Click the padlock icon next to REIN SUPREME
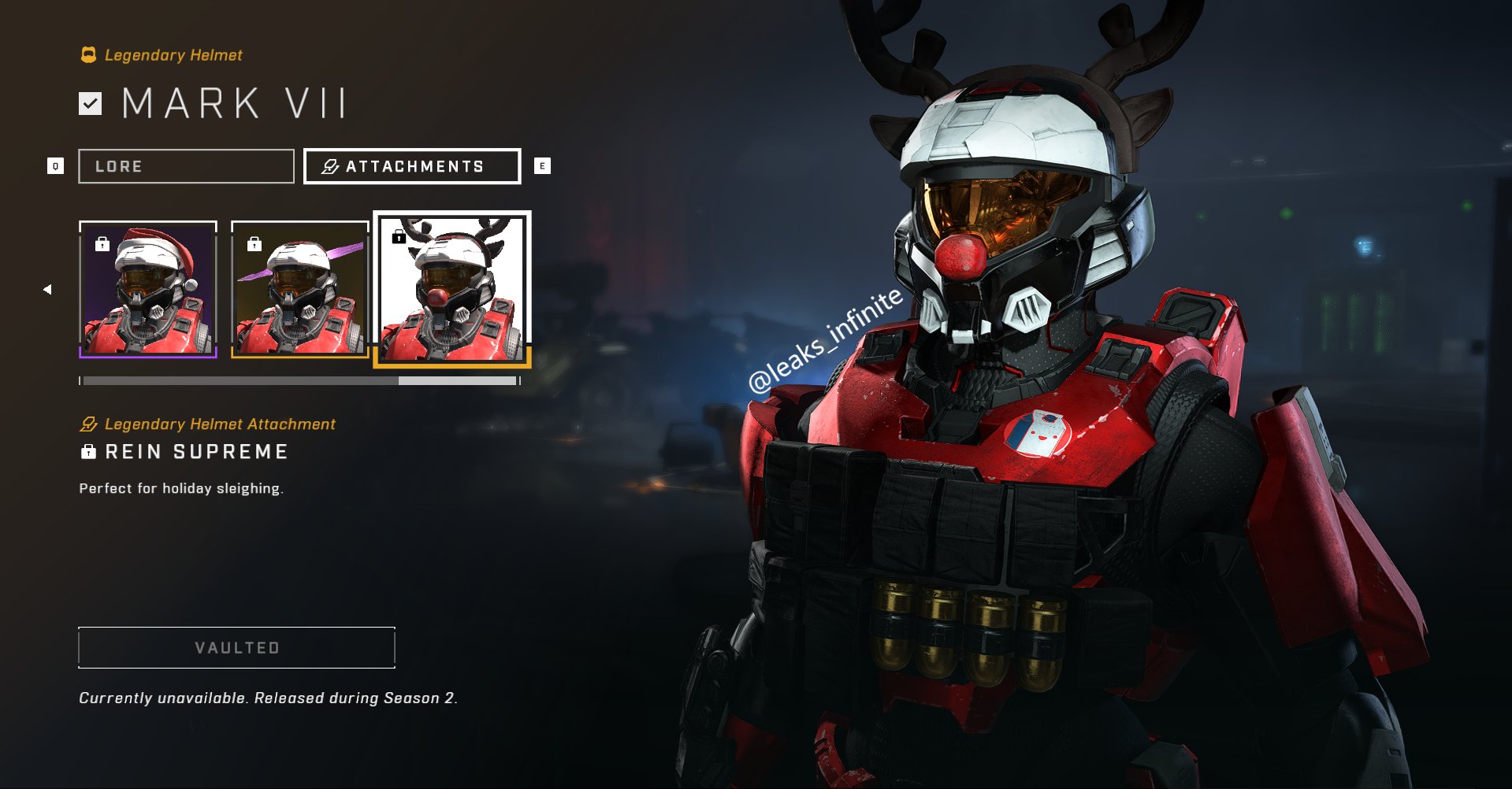 (x=87, y=451)
